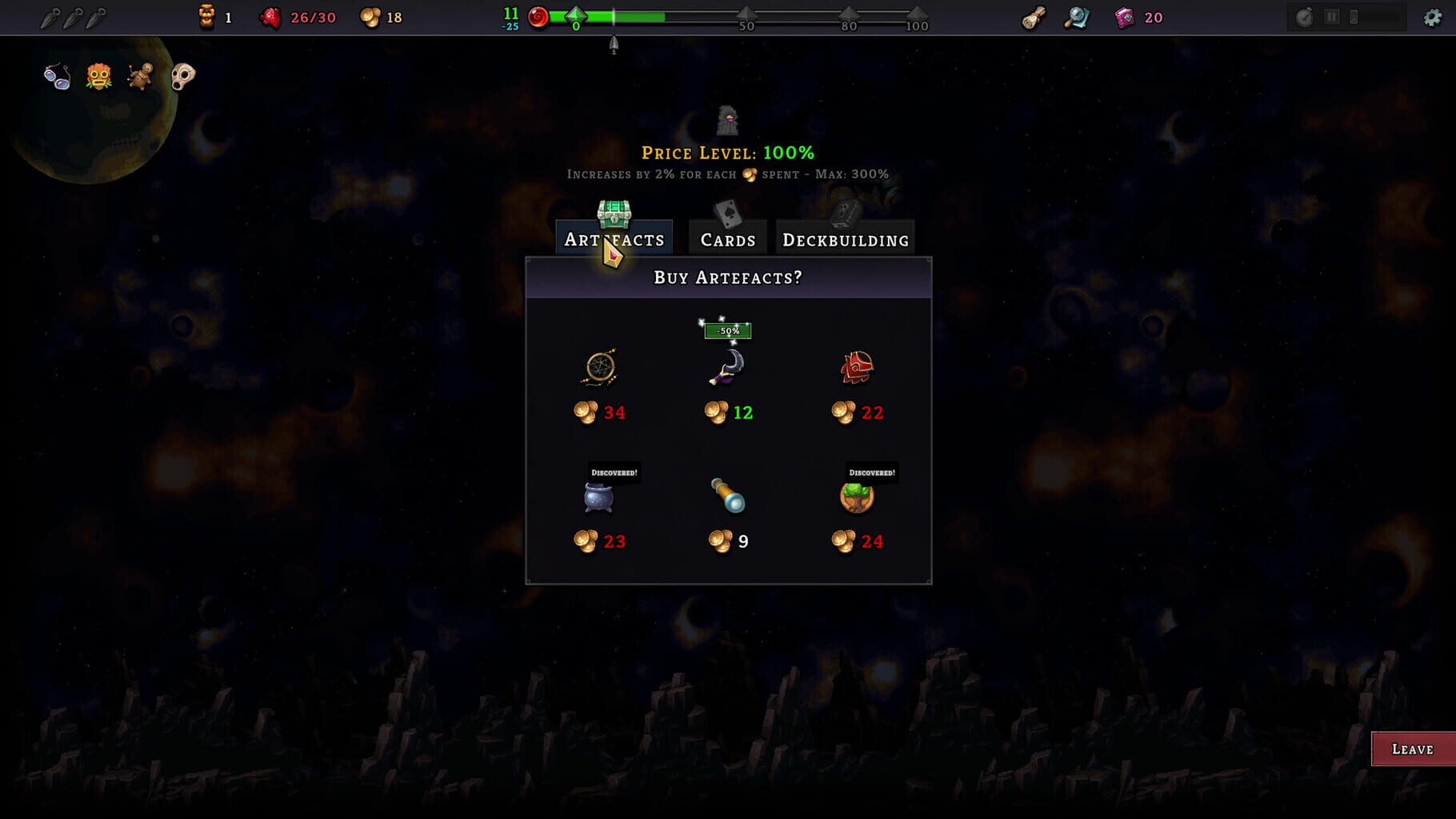Purchase the telescope artefact for 9 coins

(x=727, y=496)
